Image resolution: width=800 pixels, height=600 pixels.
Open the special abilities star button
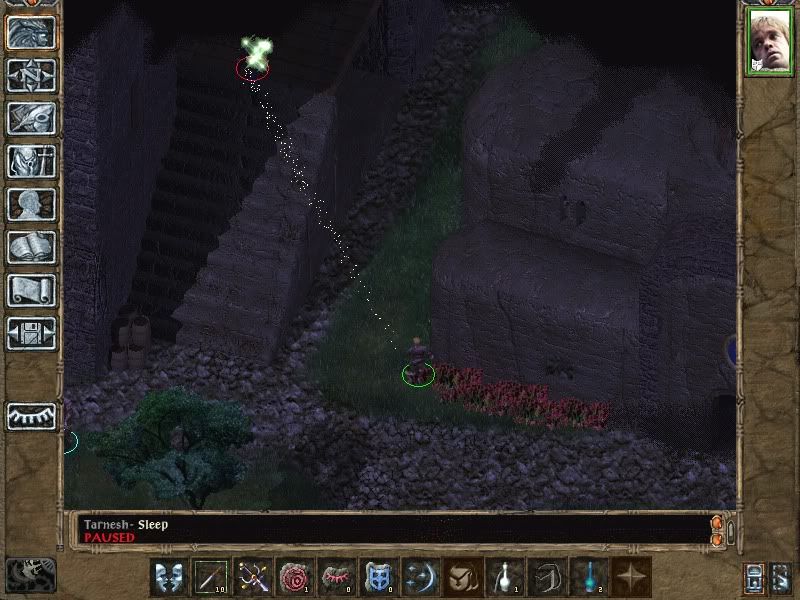[631, 577]
